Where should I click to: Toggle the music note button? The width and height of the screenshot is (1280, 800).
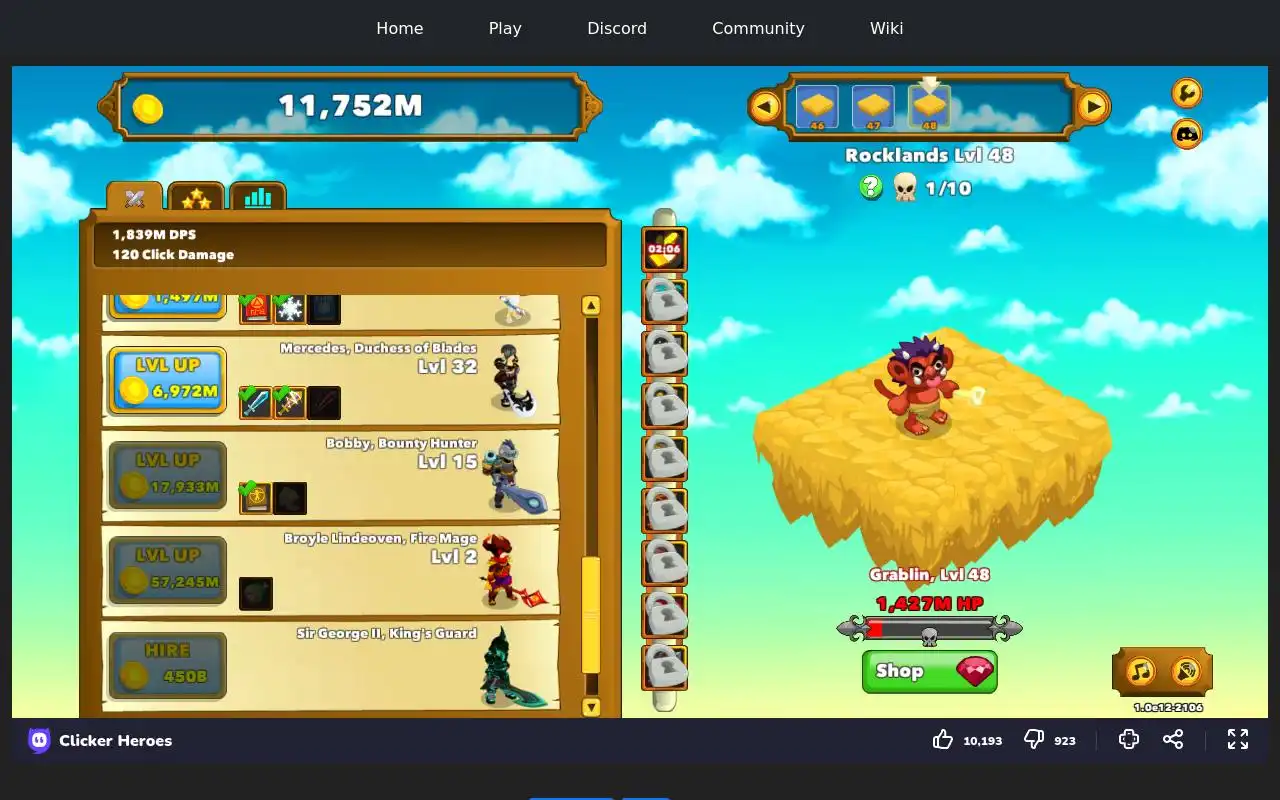(x=1140, y=671)
